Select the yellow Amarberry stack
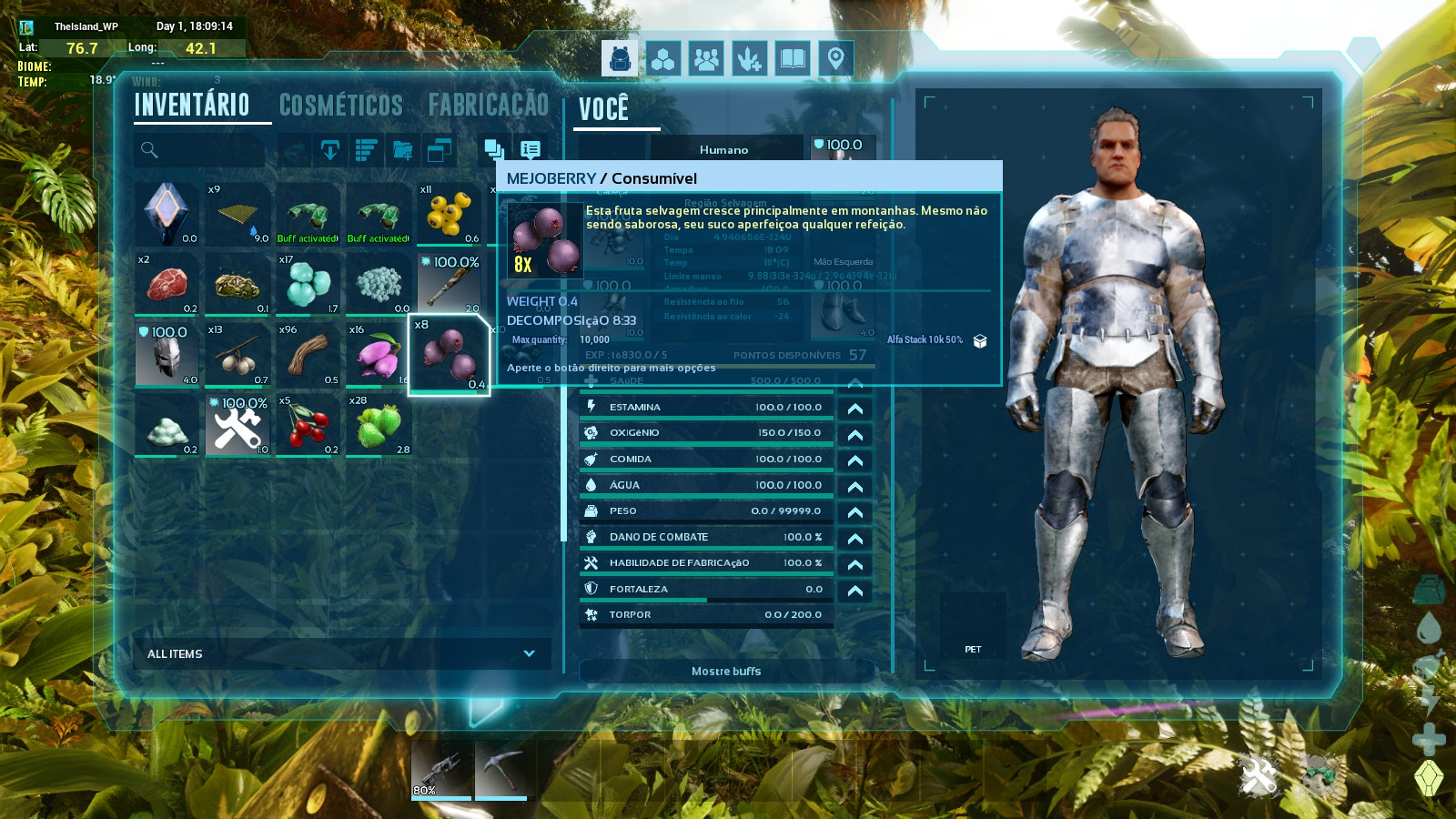 (449, 214)
